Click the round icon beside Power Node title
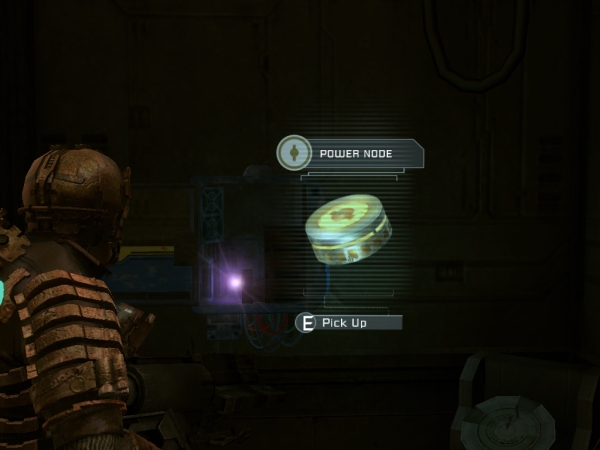 tap(294, 153)
